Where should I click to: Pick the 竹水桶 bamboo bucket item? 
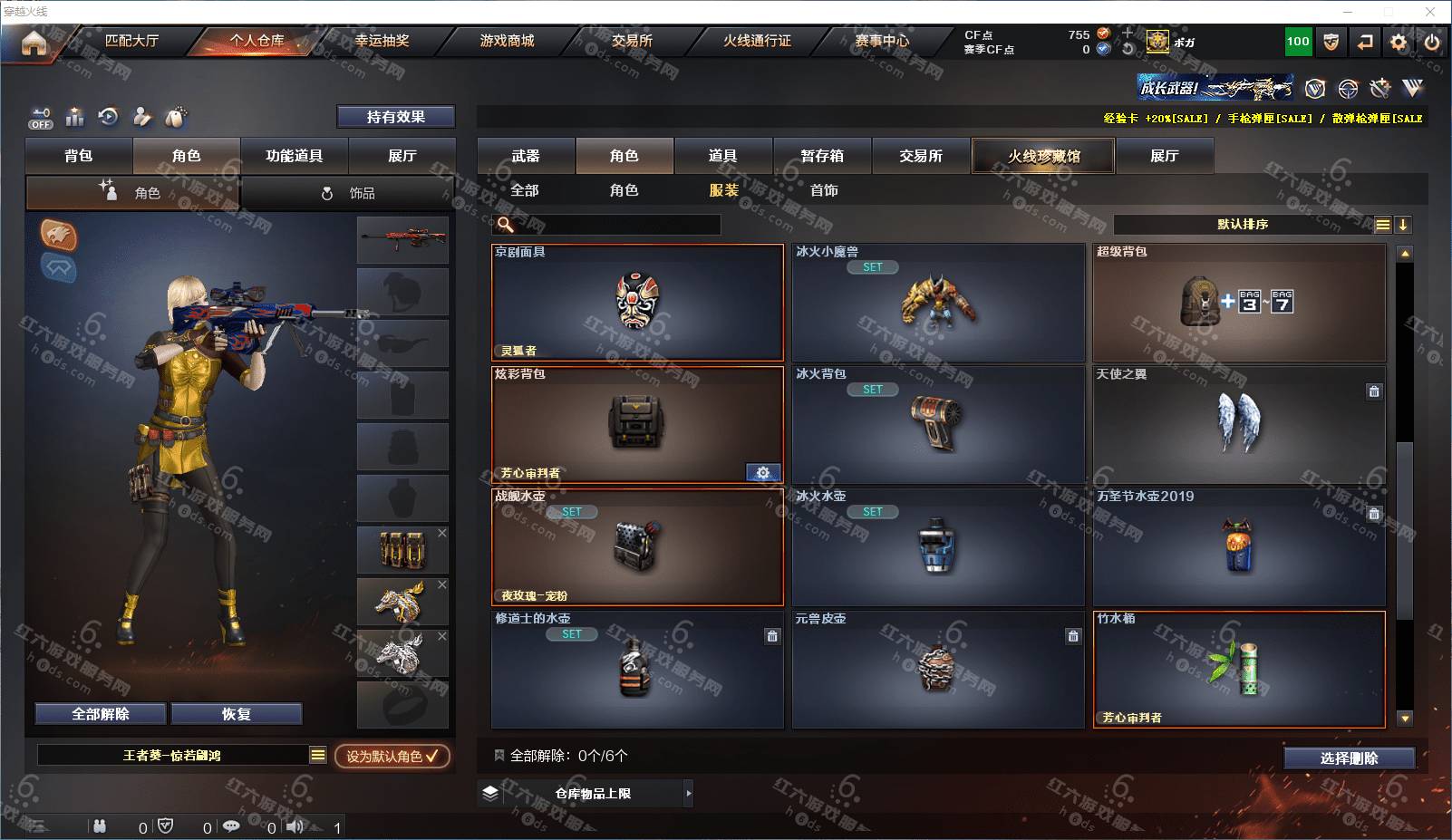pyautogui.click(x=1239, y=669)
